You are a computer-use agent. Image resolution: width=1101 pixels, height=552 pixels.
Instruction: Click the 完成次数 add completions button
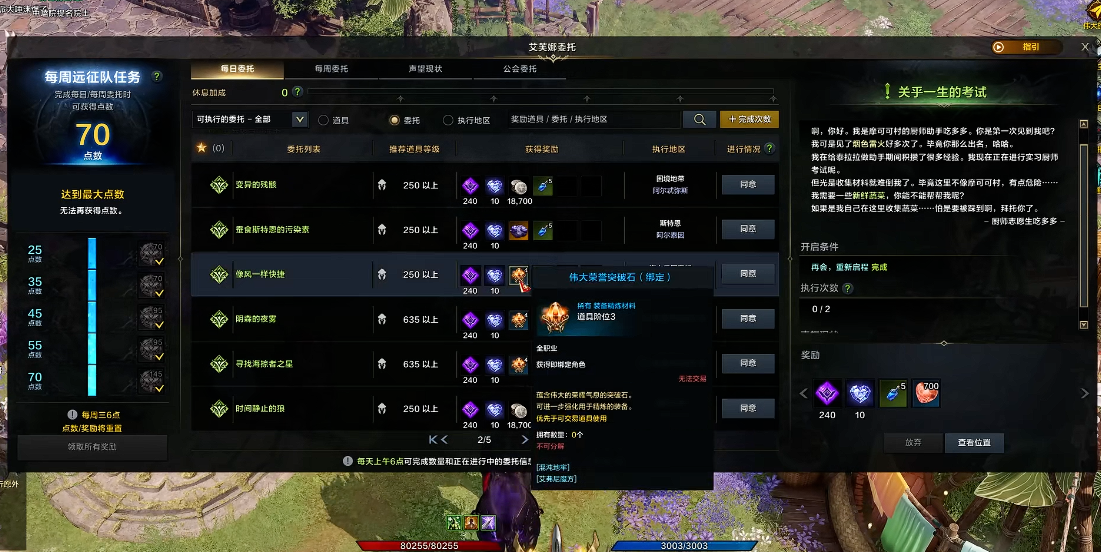coord(748,119)
